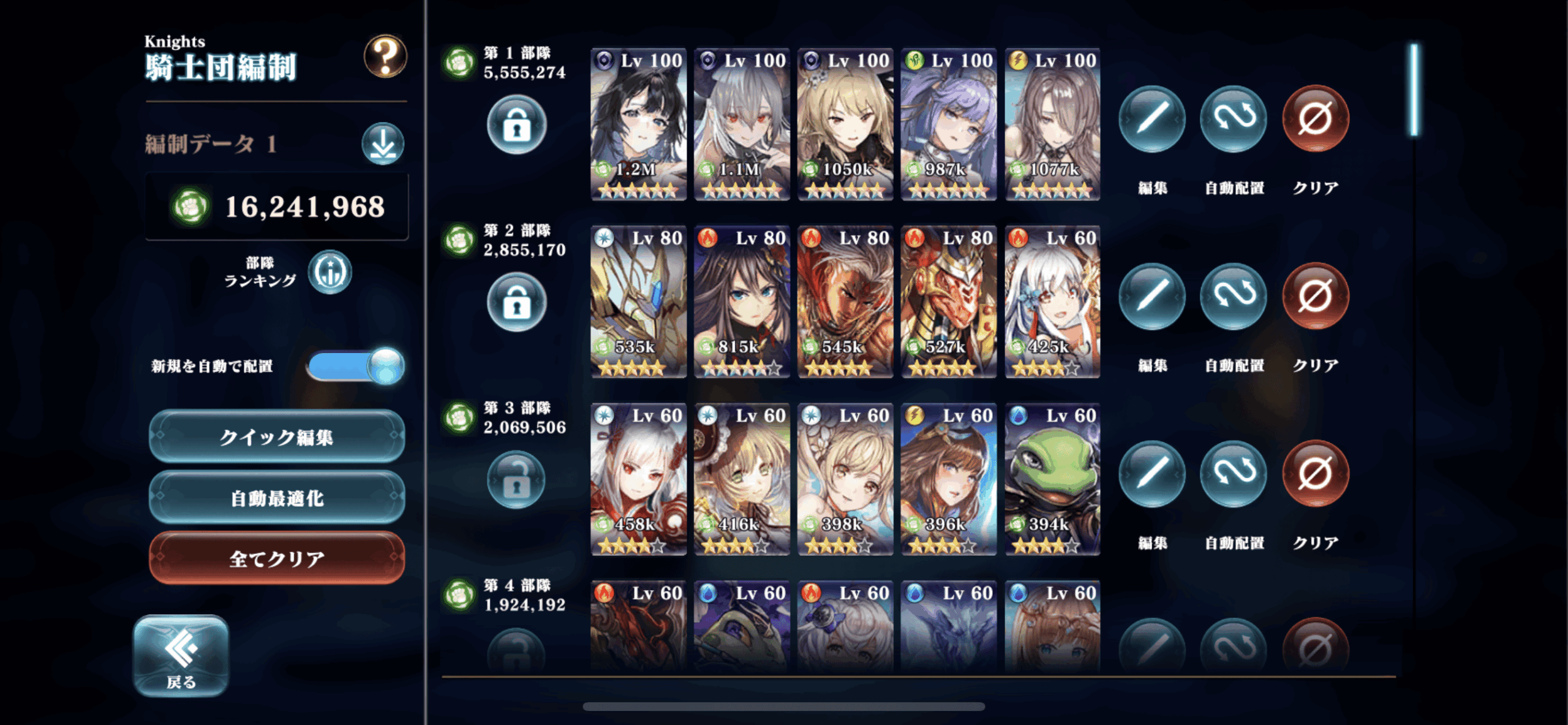Choose the green frog 394k card
Screen dimensions: 1568x725
[1052, 479]
